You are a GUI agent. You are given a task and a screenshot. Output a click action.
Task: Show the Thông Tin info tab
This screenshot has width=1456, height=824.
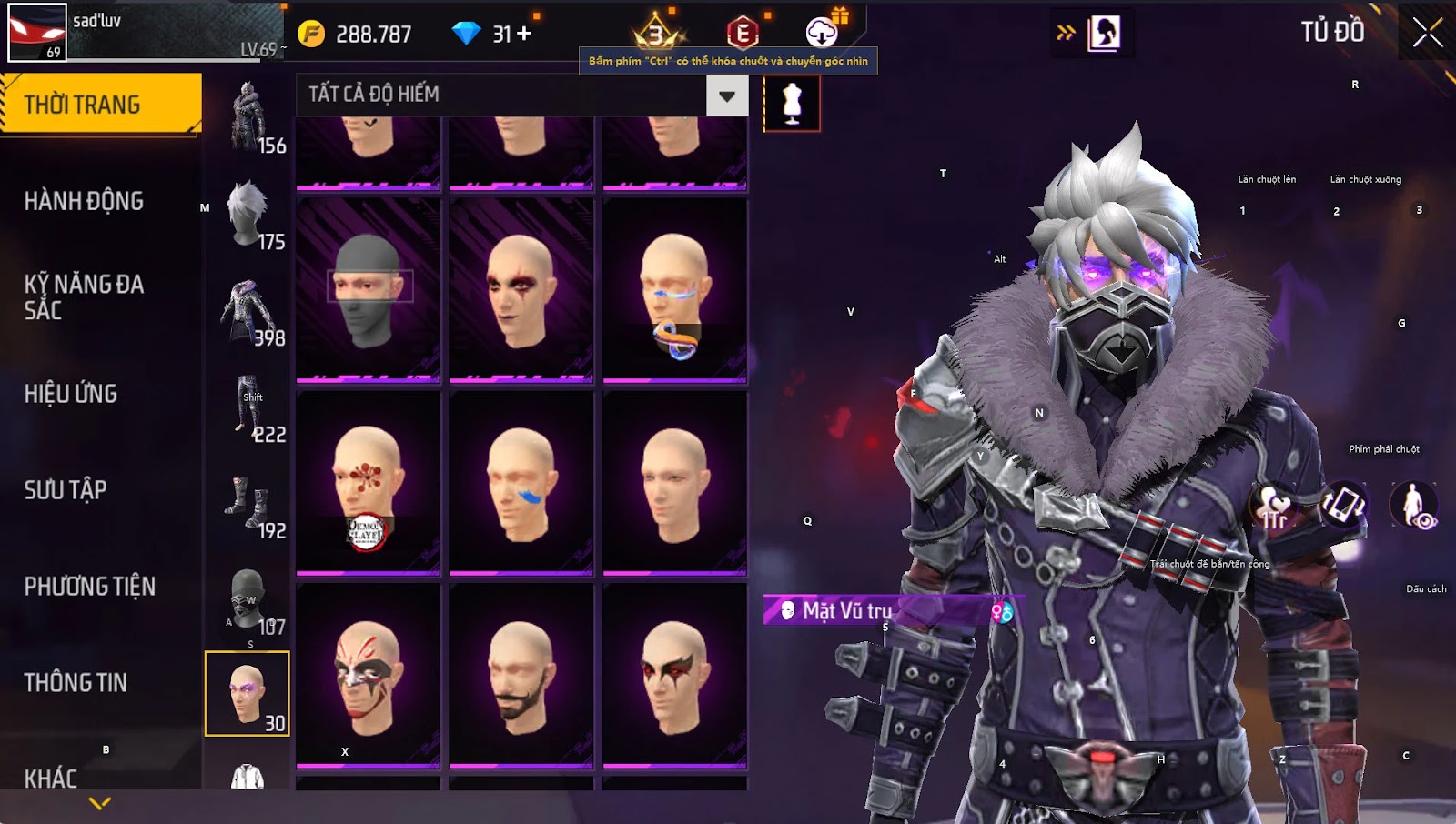coord(76,683)
